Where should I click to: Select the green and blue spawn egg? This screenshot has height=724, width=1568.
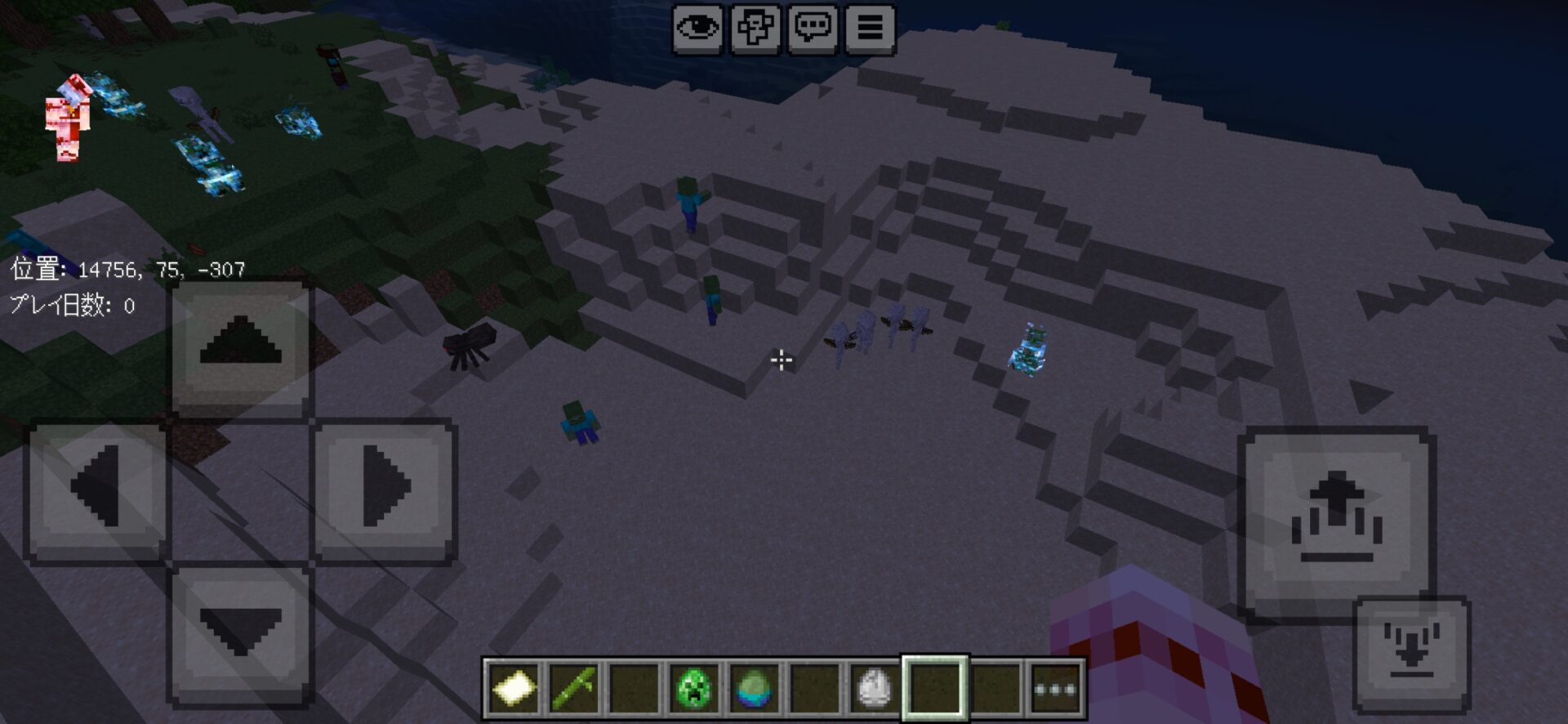(753, 688)
